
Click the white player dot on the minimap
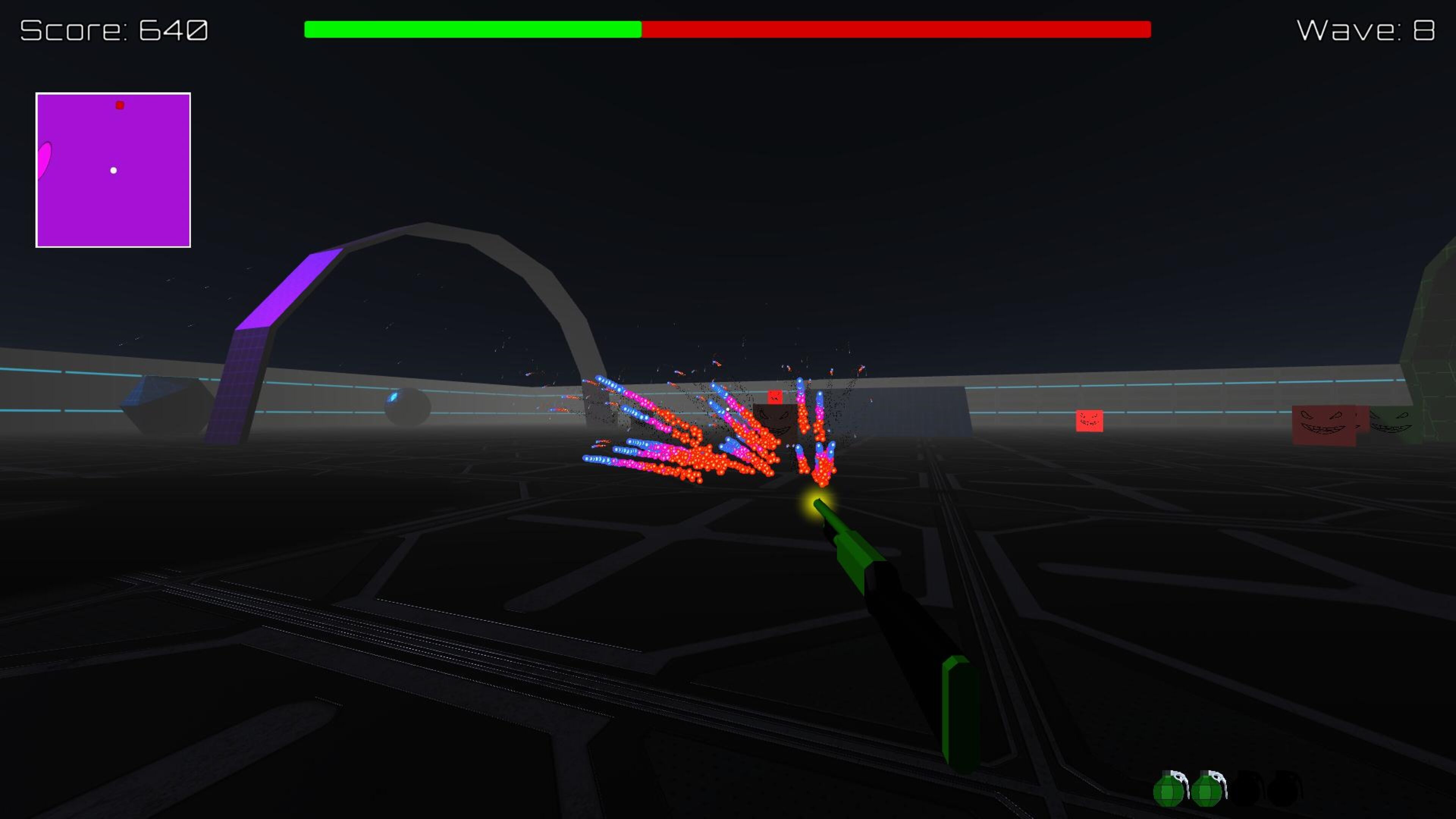[113, 170]
